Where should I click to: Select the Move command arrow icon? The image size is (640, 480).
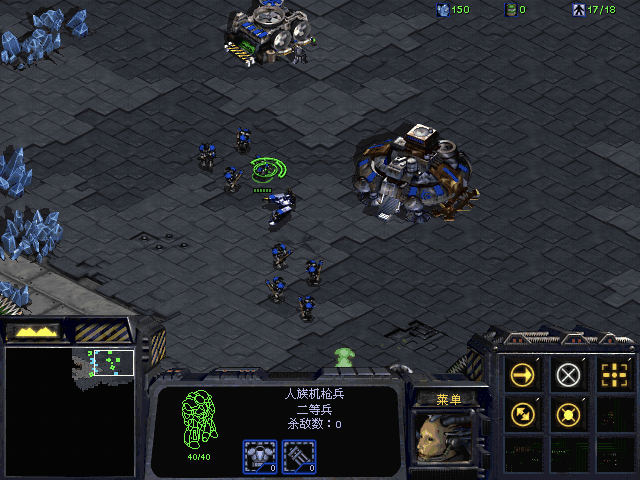coord(523,375)
